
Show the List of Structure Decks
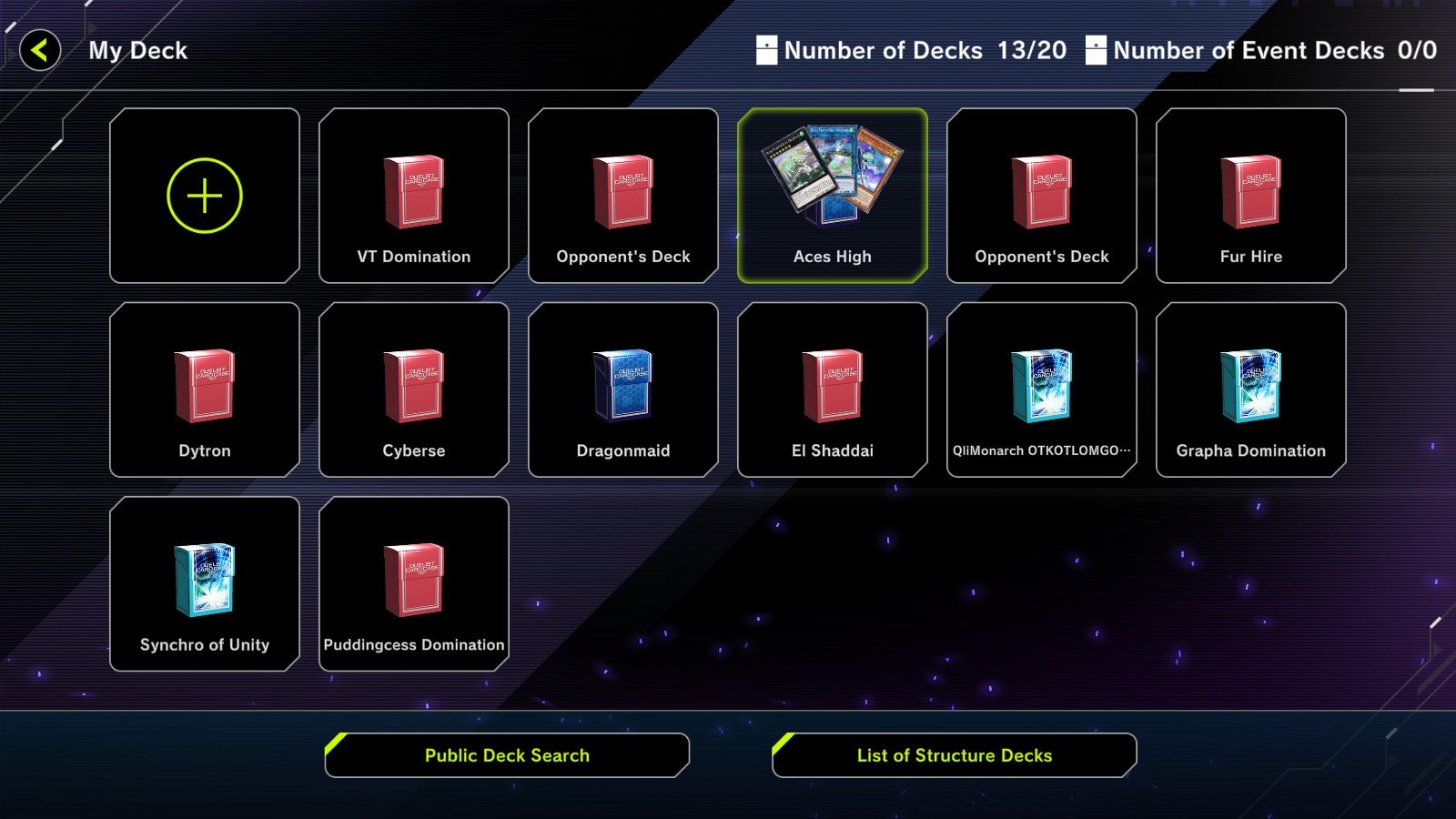[x=955, y=755]
